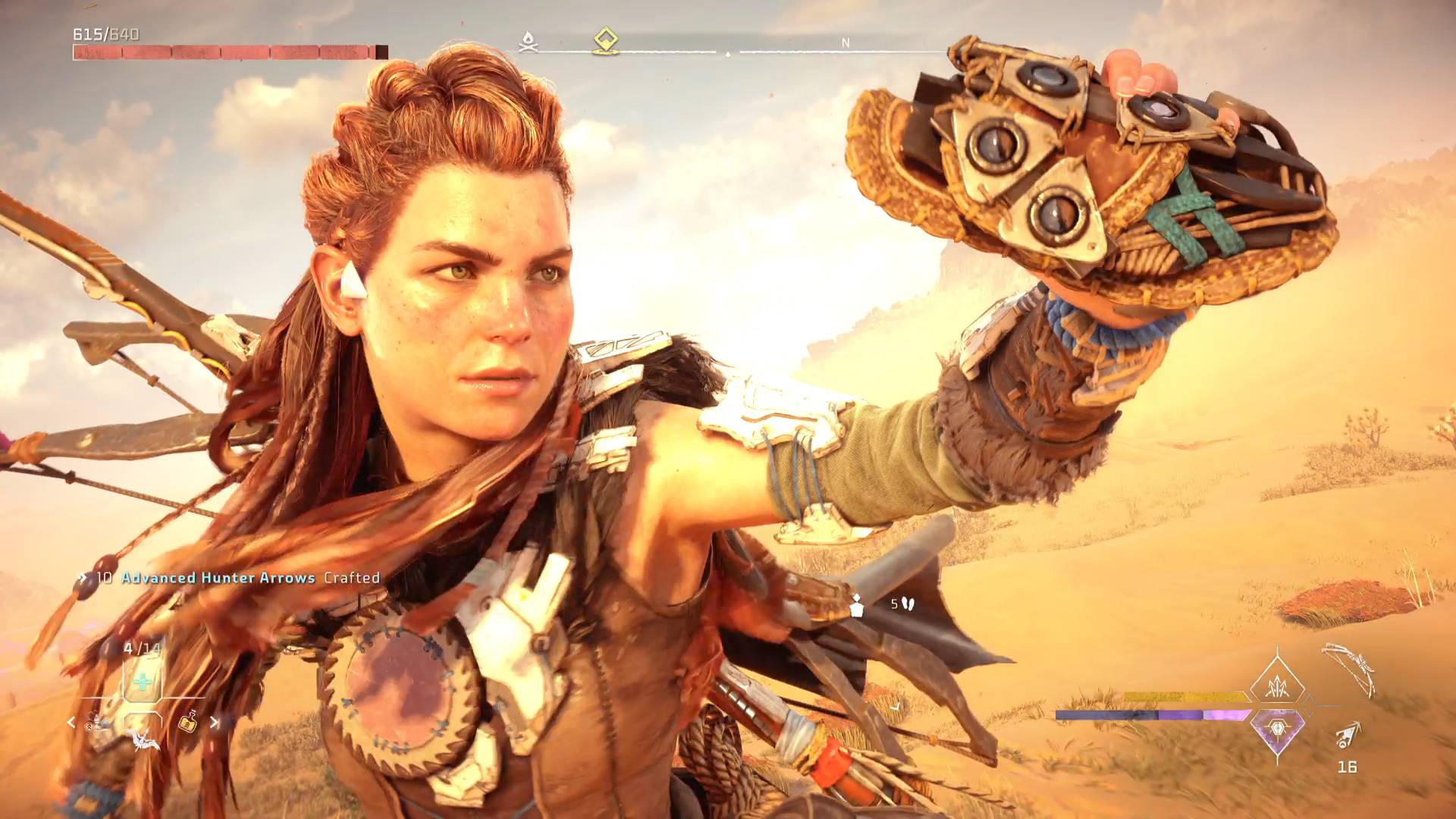This screenshot has width=1456, height=819.
Task: Select the potion flask item
Action: click(x=189, y=723)
